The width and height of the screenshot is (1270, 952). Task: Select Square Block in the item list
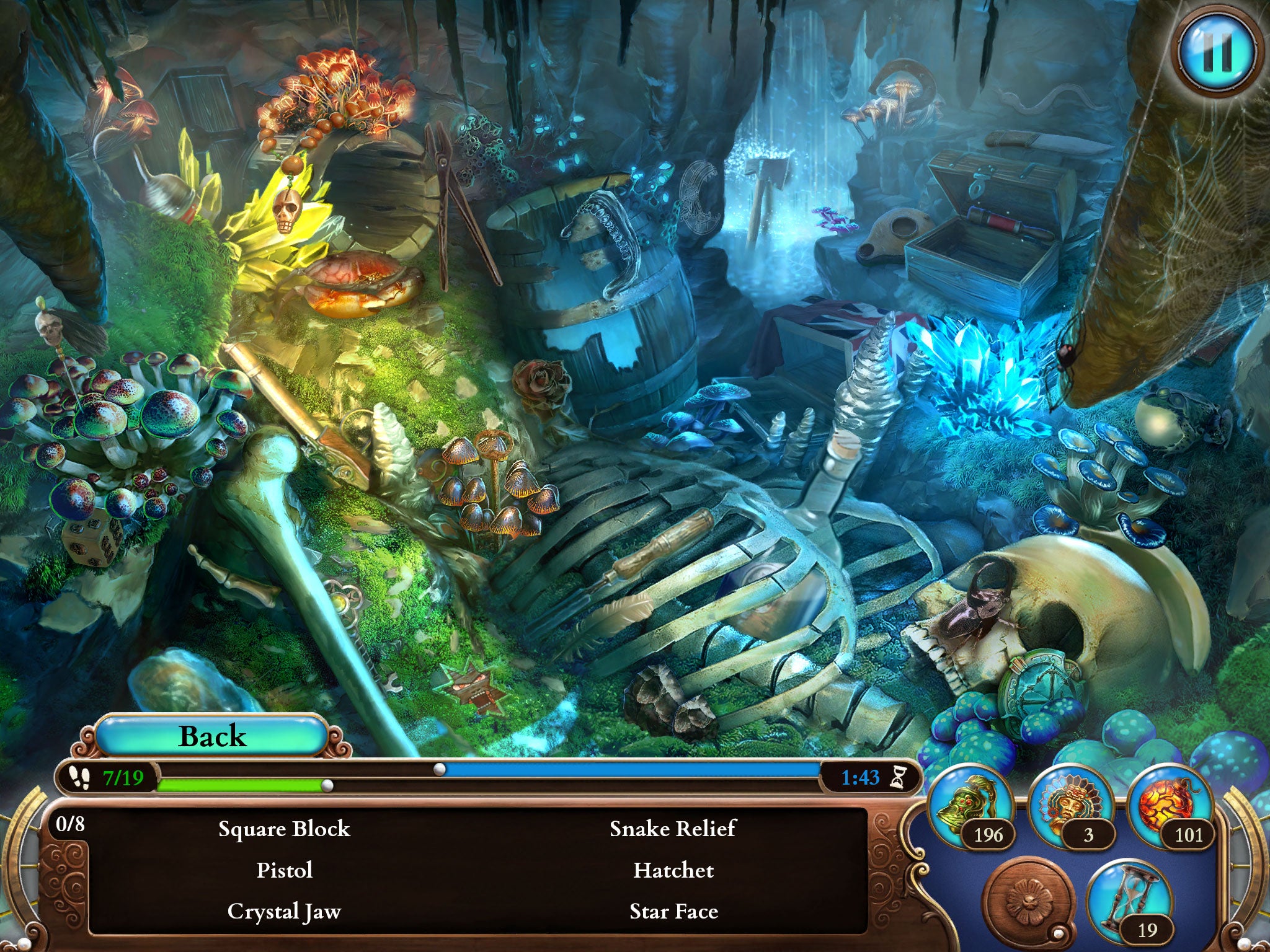coord(284,829)
